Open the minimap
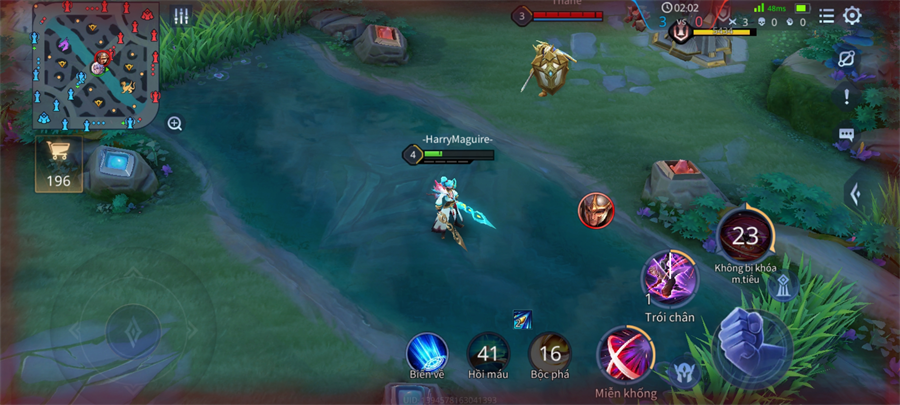 96,66
